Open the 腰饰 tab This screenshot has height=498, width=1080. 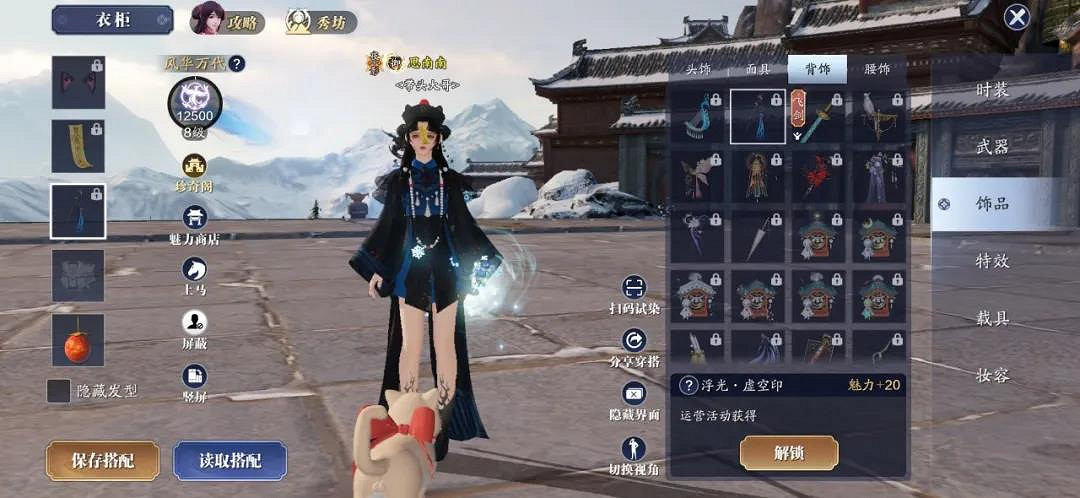click(876, 69)
